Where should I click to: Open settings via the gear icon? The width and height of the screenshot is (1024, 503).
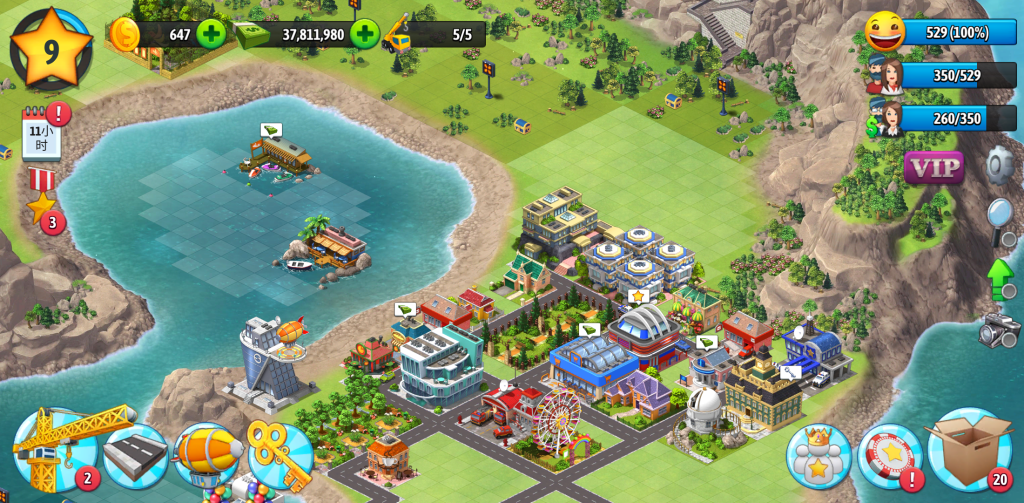(999, 164)
